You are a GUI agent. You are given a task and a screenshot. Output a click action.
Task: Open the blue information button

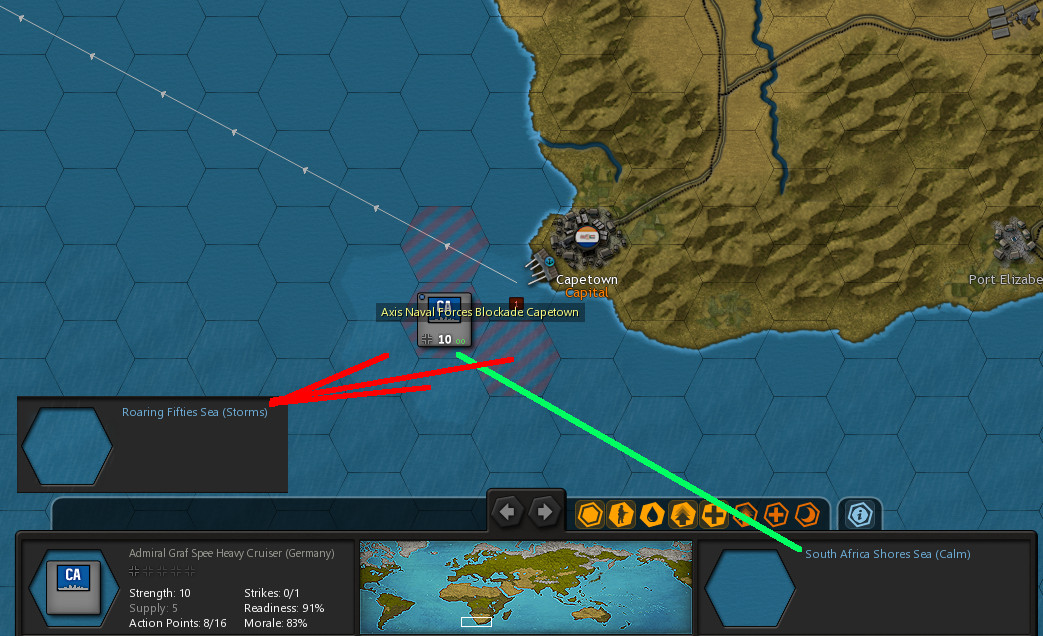859,514
